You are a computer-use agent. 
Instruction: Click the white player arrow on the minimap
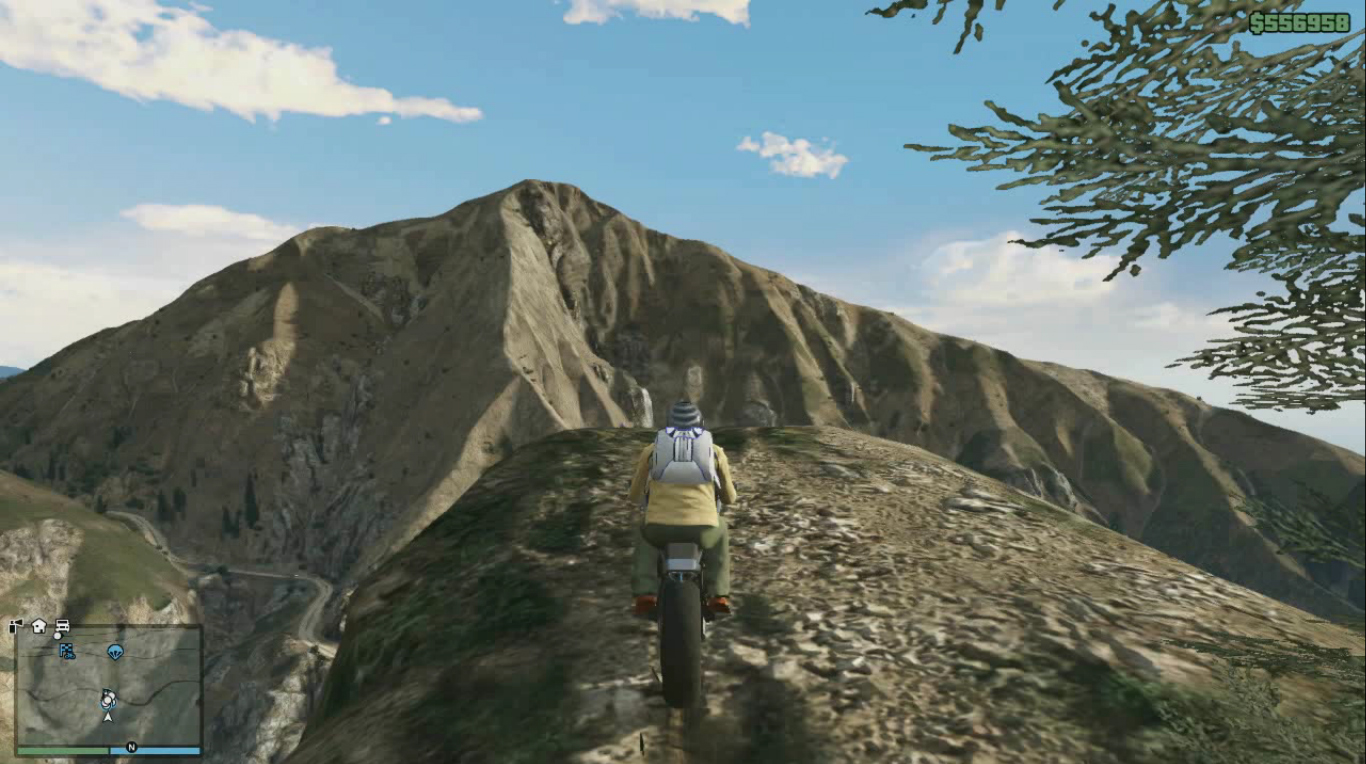tap(108, 716)
